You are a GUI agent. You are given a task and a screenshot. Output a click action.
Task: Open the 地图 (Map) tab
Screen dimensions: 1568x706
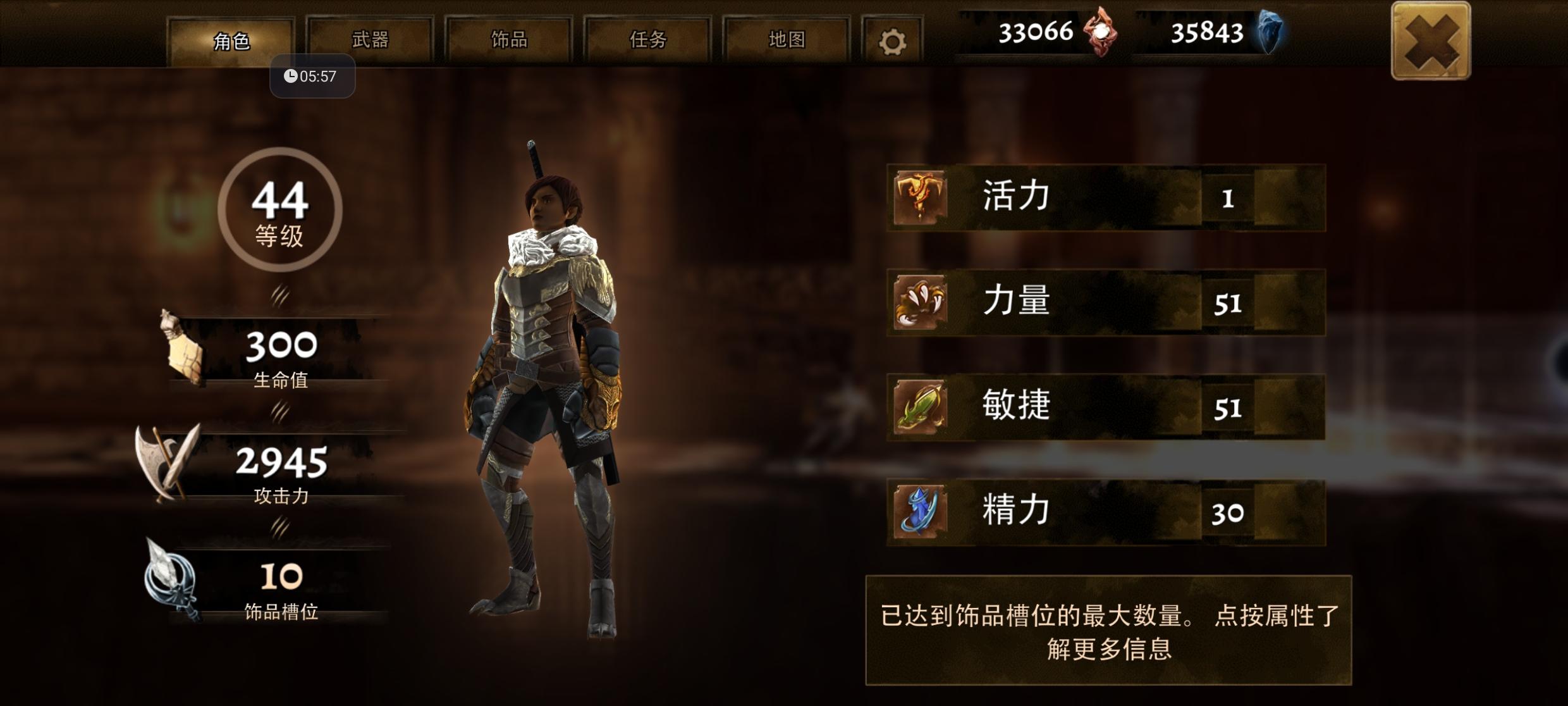[785, 39]
